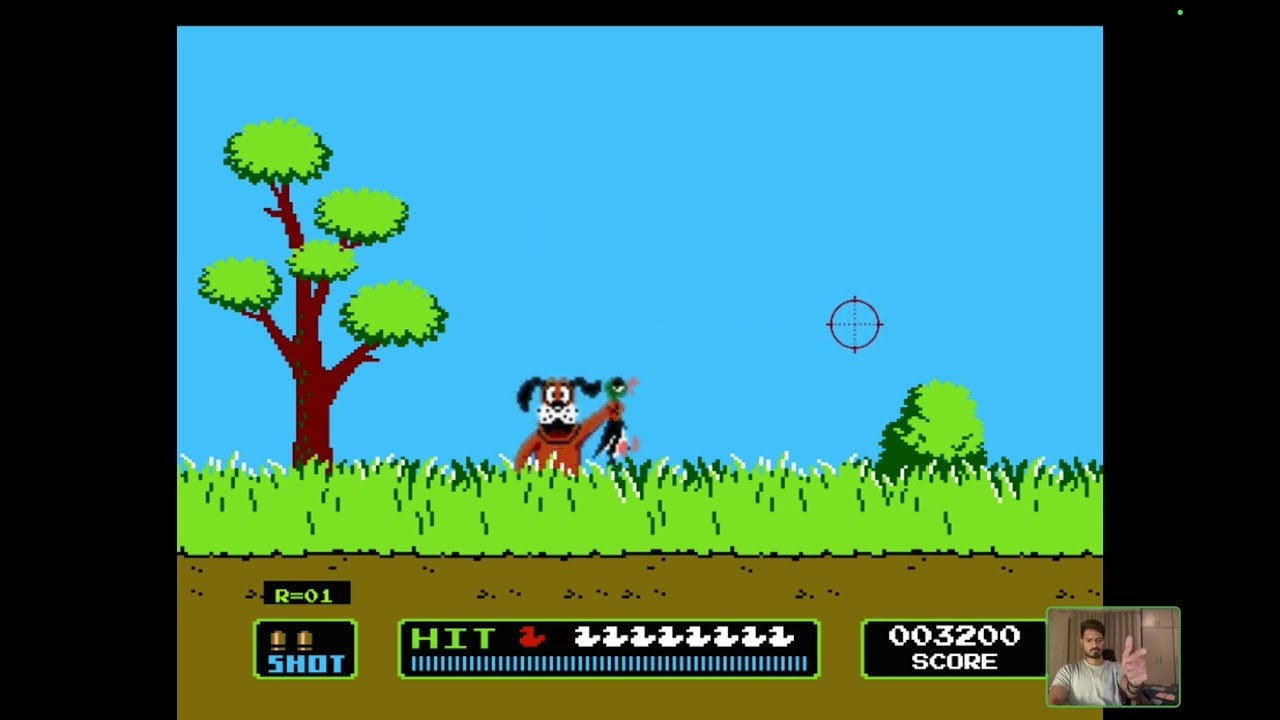Click the green dot in the top-right corner
Image resolution: width=1280 pixels, height=720 pixels.
[x=1181, y=12]
